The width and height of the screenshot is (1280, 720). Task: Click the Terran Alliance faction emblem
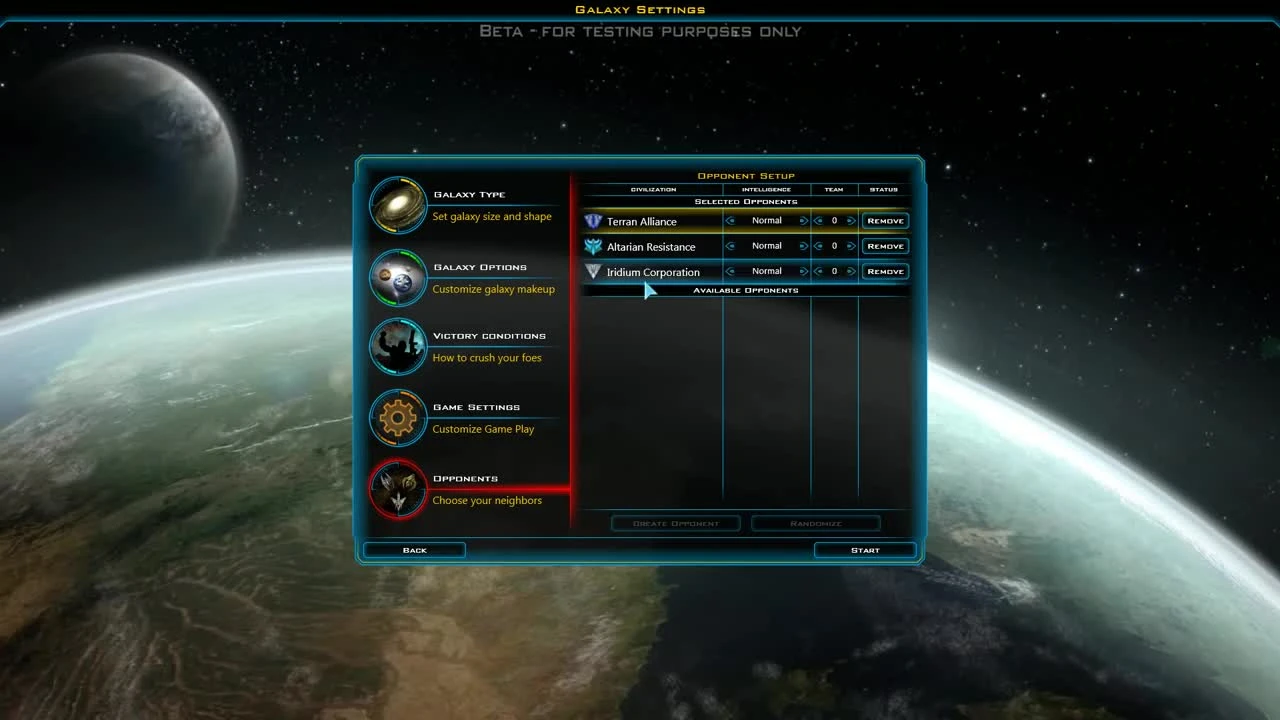(593, 221)
